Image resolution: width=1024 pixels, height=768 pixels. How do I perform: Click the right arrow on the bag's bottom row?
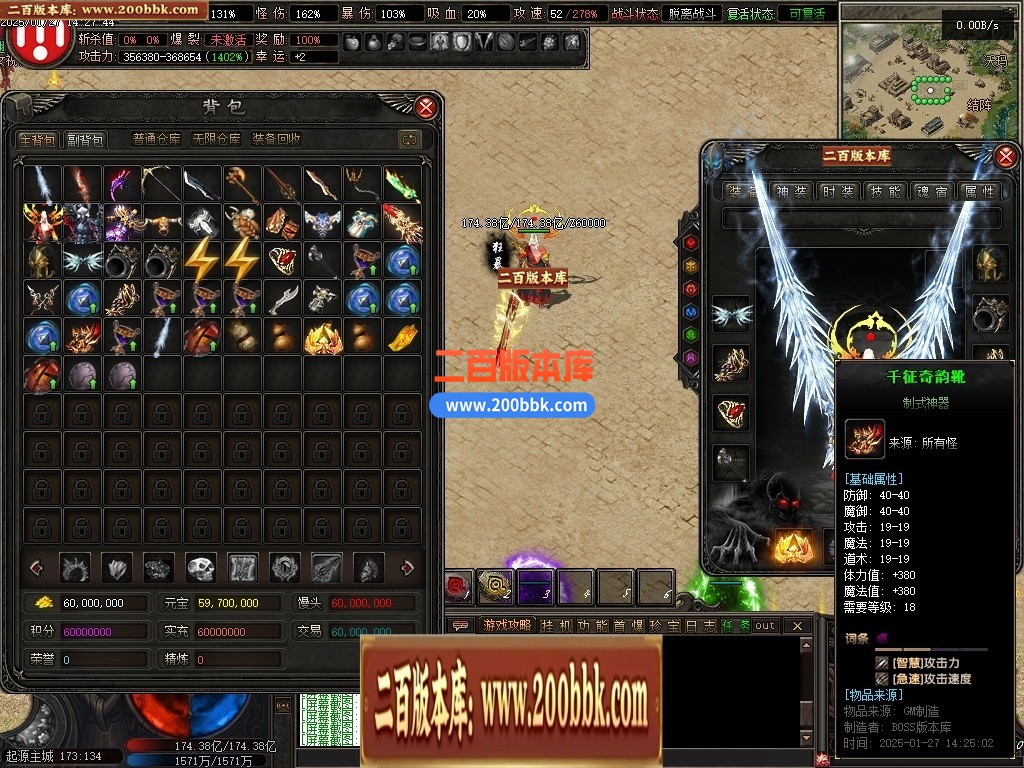coord(407,567)
